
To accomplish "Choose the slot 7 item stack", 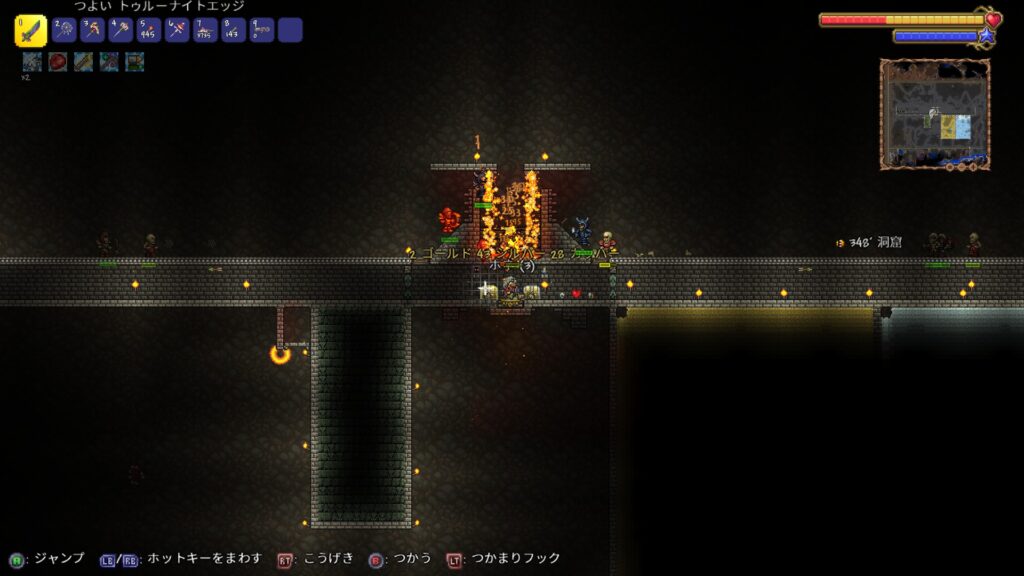I will tap(205, 30).
